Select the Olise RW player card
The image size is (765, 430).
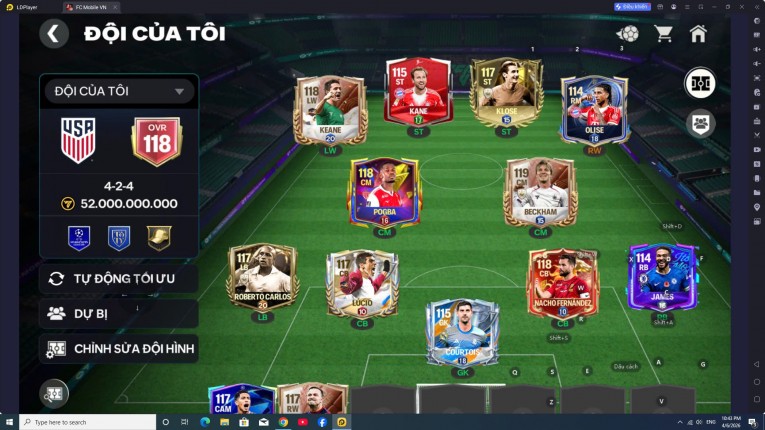[x=594, y=109]
